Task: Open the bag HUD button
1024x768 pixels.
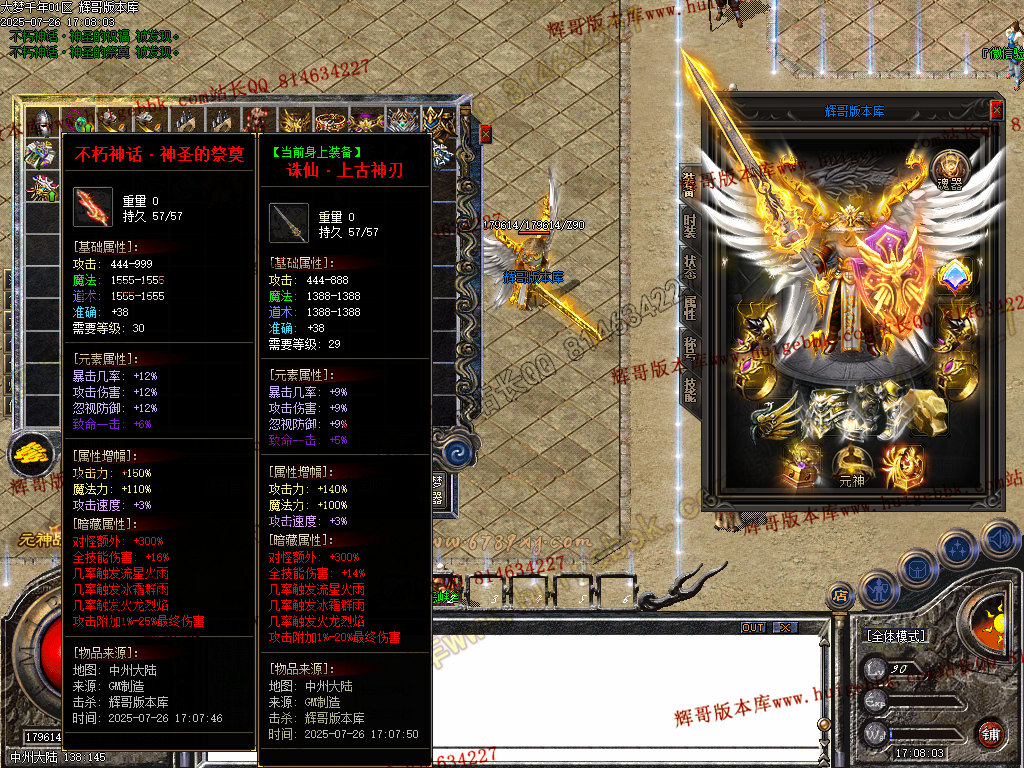Action: click(x=917, y=569)
